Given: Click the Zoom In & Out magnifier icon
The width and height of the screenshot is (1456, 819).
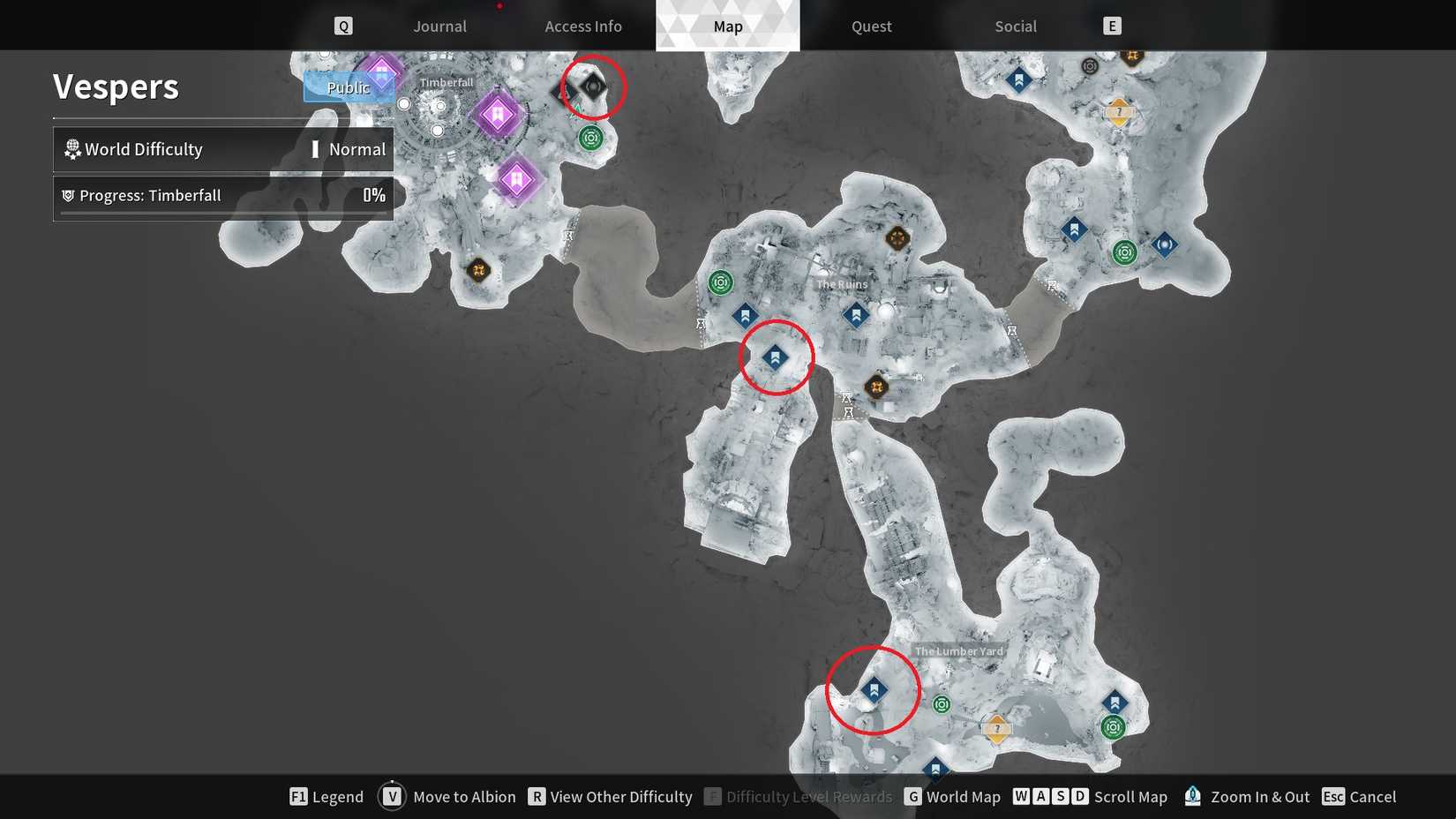Looking at the screenshot, I should click(1192, 796).
